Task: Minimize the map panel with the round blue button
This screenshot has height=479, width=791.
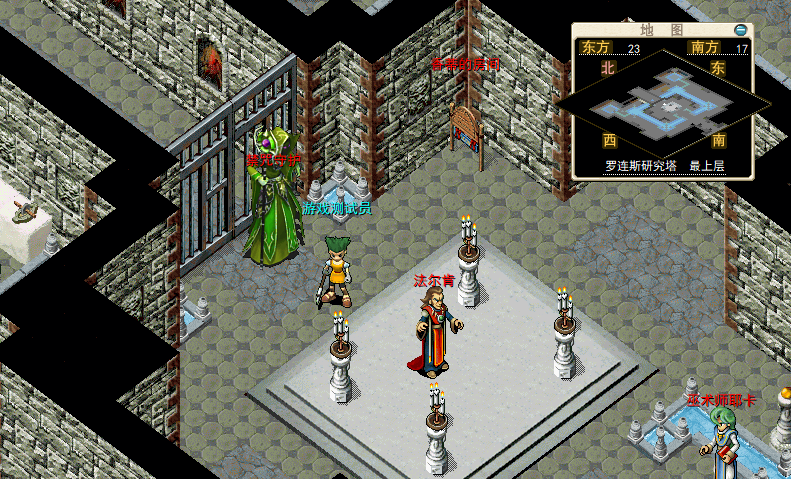Action: pyautogui.click(x=740, y=30)
